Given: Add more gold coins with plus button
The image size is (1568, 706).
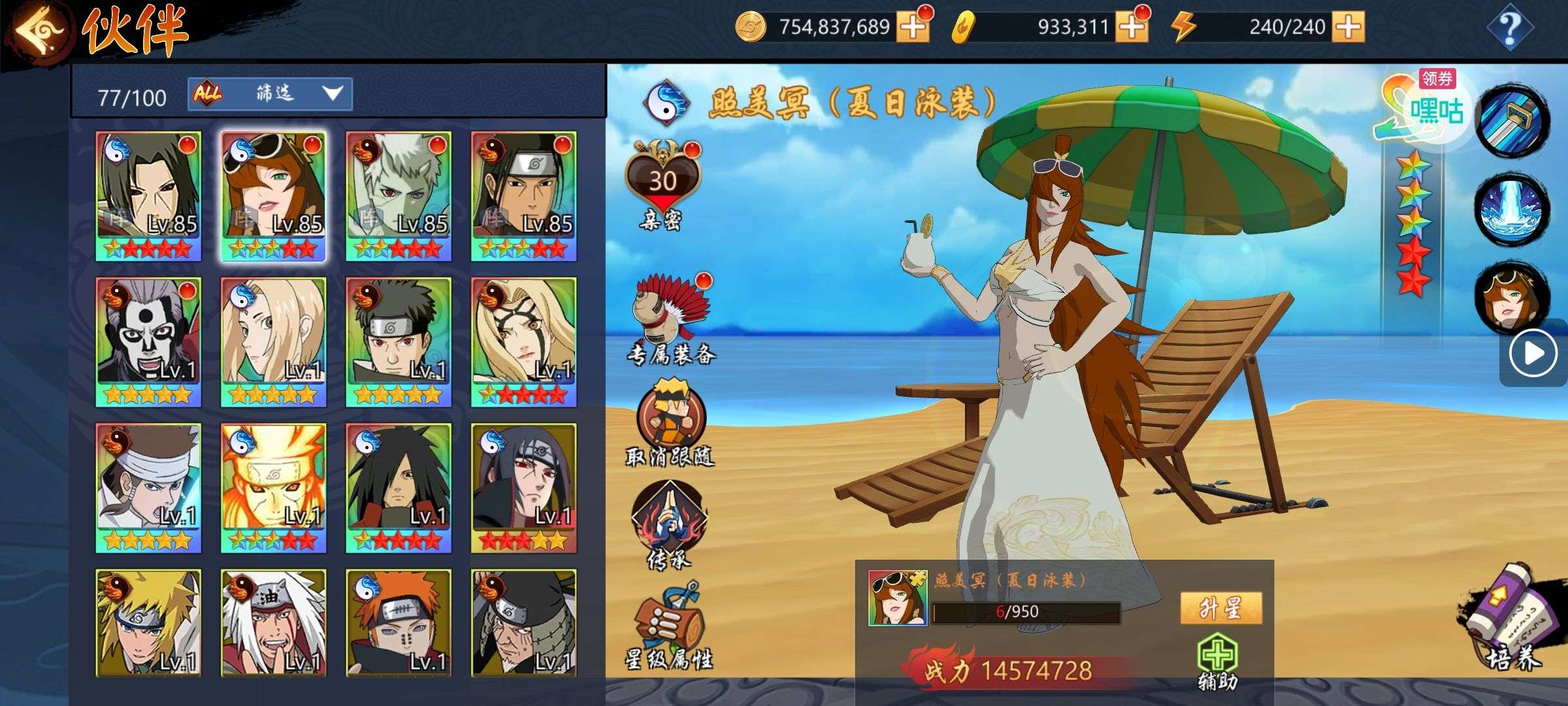Looking at the screenshot, I should 913,27.
